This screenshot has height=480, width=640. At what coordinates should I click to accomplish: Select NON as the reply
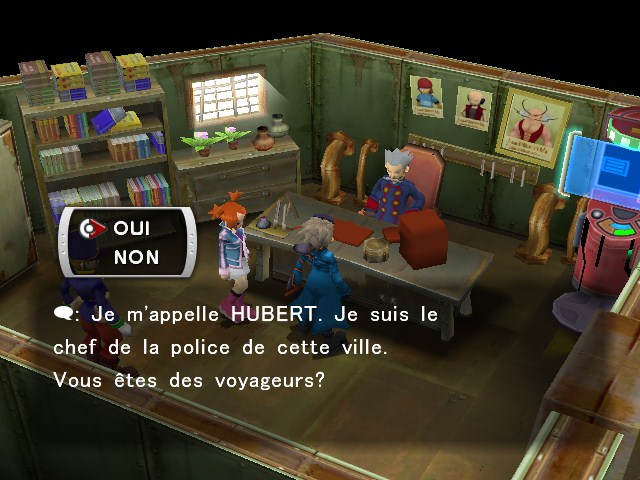click(136, 257)
